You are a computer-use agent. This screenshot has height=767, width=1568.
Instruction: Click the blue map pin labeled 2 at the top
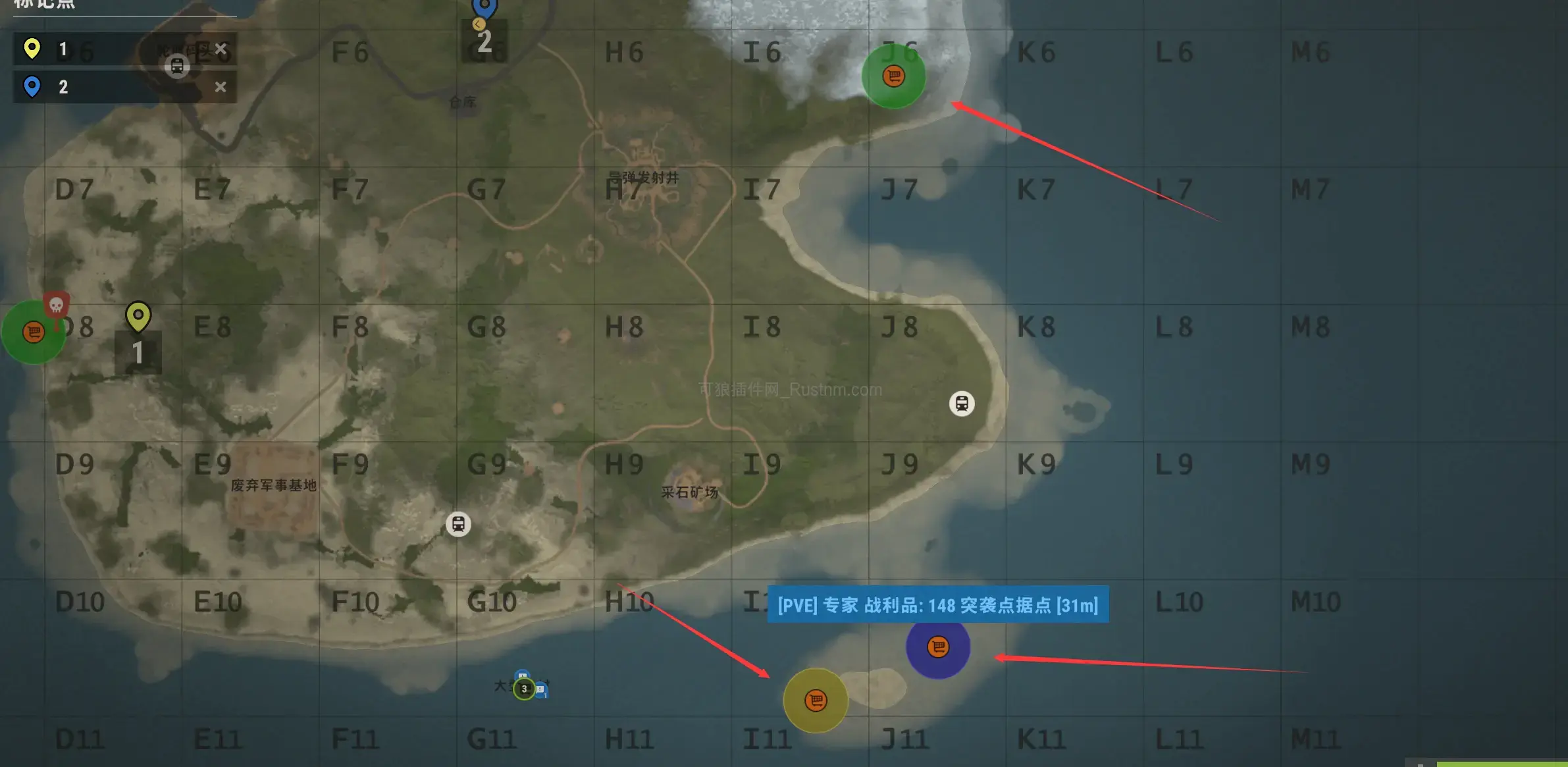coord(485,7)
